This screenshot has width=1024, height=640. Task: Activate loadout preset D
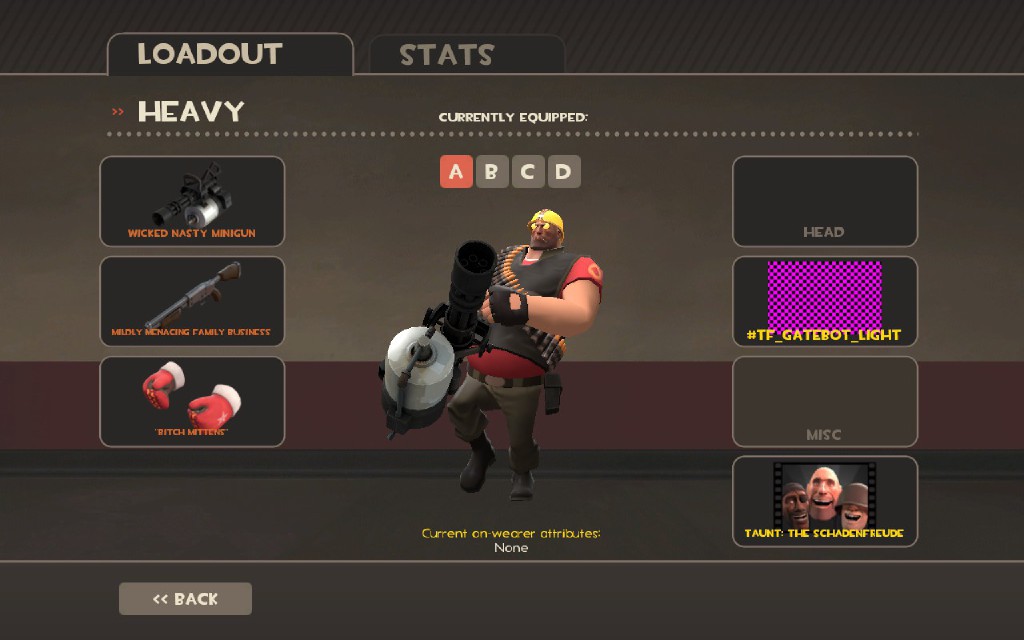coord(563,172)
